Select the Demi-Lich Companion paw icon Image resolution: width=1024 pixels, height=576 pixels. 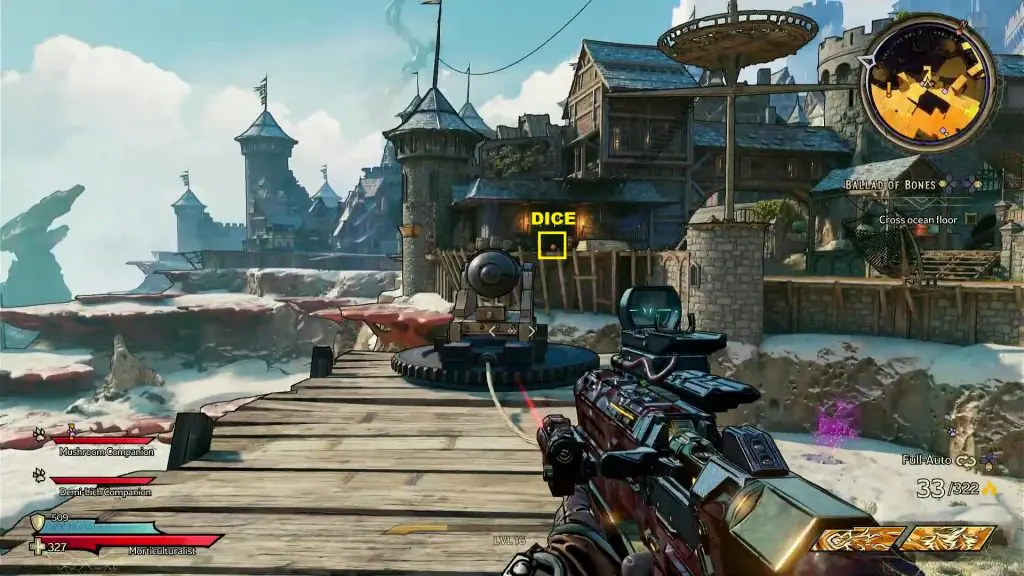39,475
